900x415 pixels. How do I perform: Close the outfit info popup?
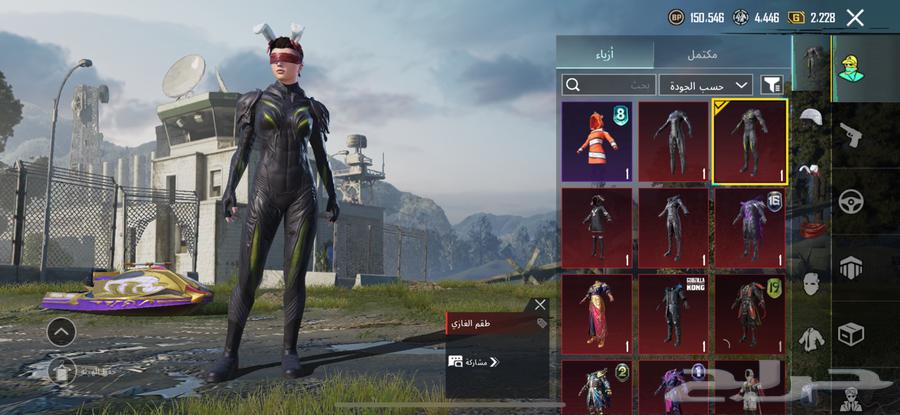[x=540, y=304]
